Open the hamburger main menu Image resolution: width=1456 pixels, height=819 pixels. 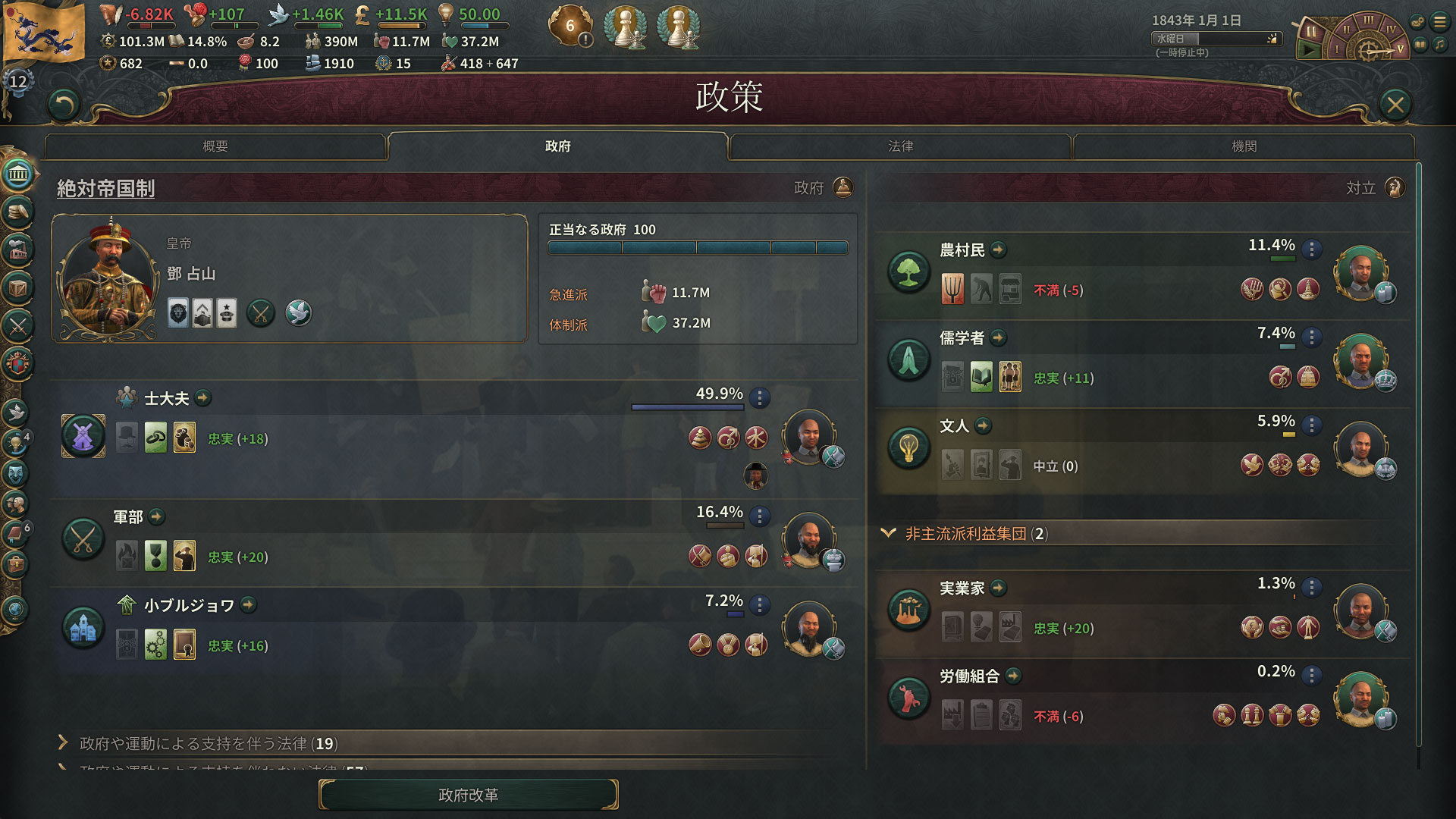tap(1439, 22)
